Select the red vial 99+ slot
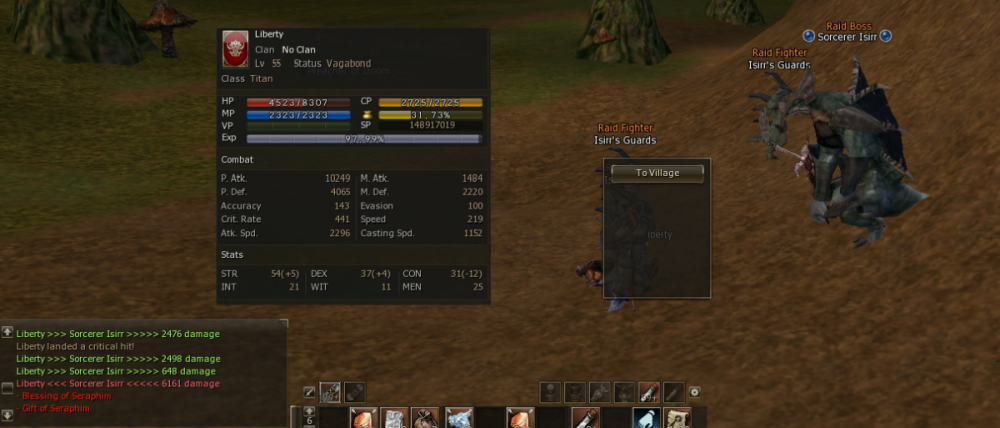The width and height of the screenshot is (1000, 428). [648, 392]
